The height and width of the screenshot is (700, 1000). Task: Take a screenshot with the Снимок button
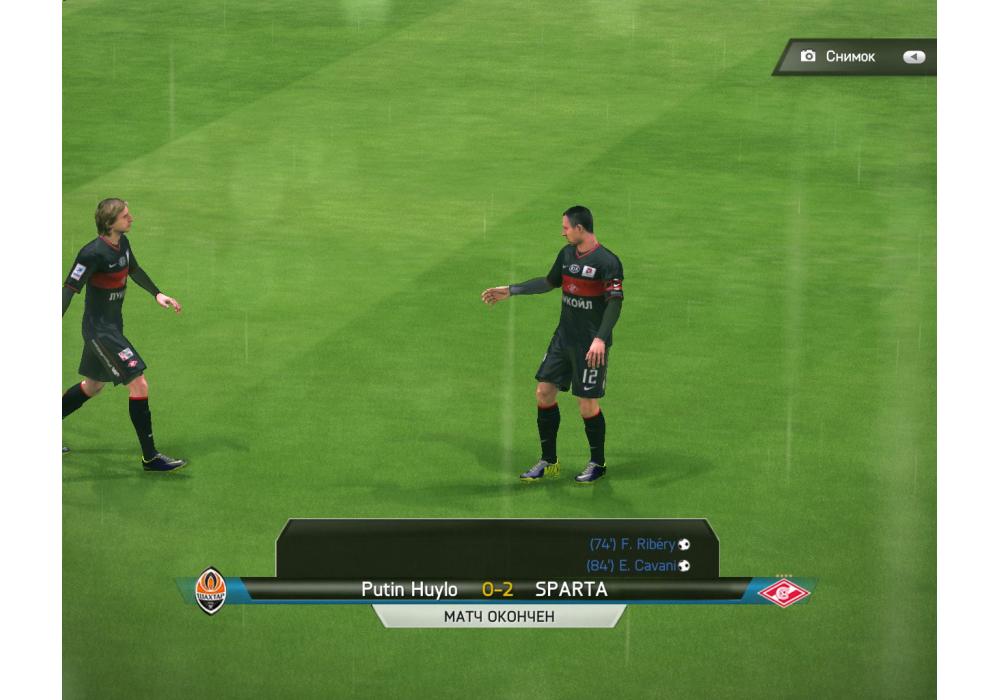click(852, 57)
